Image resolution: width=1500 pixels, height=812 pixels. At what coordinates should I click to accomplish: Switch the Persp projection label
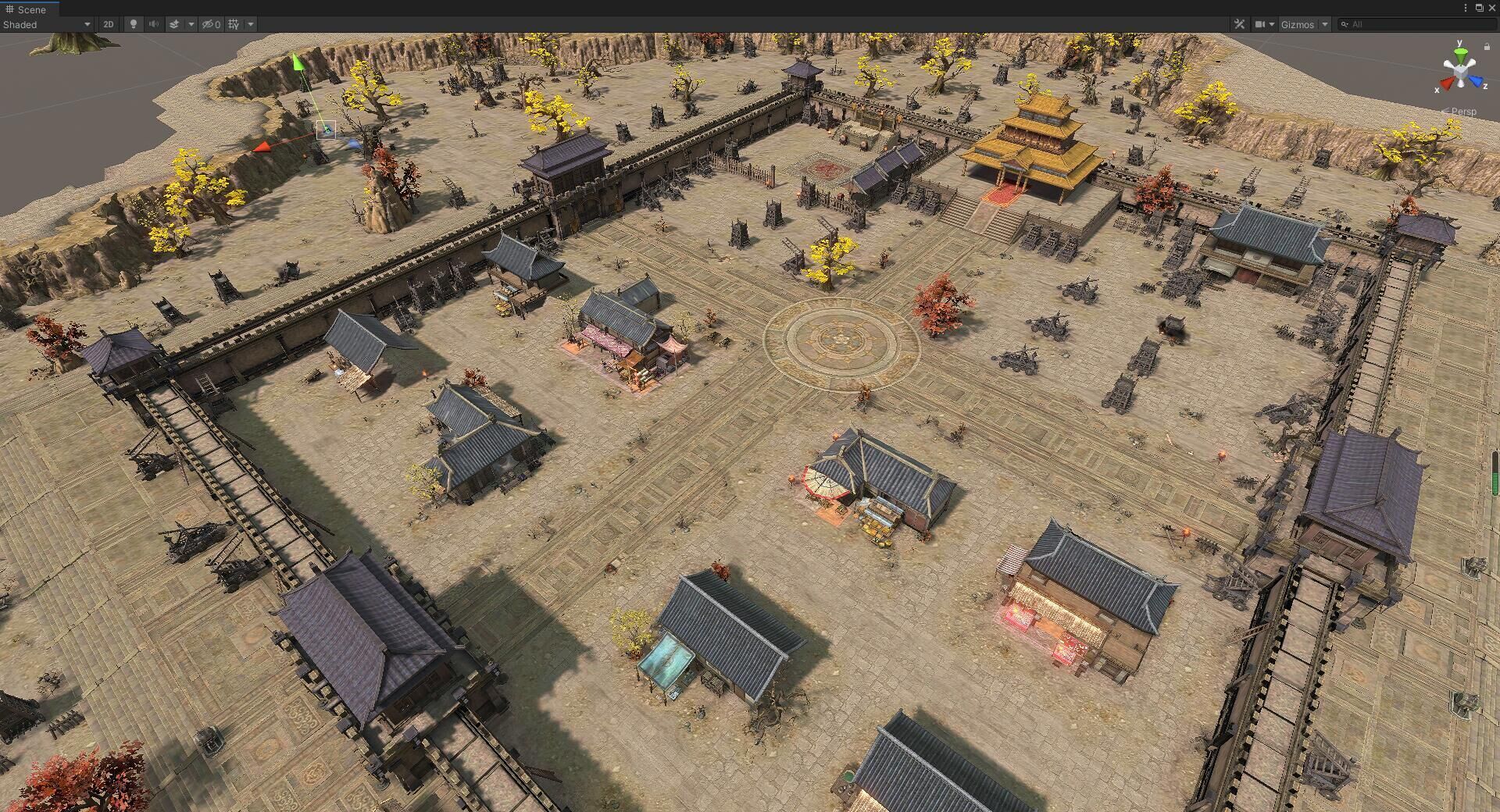click(x=1462, y=112)
